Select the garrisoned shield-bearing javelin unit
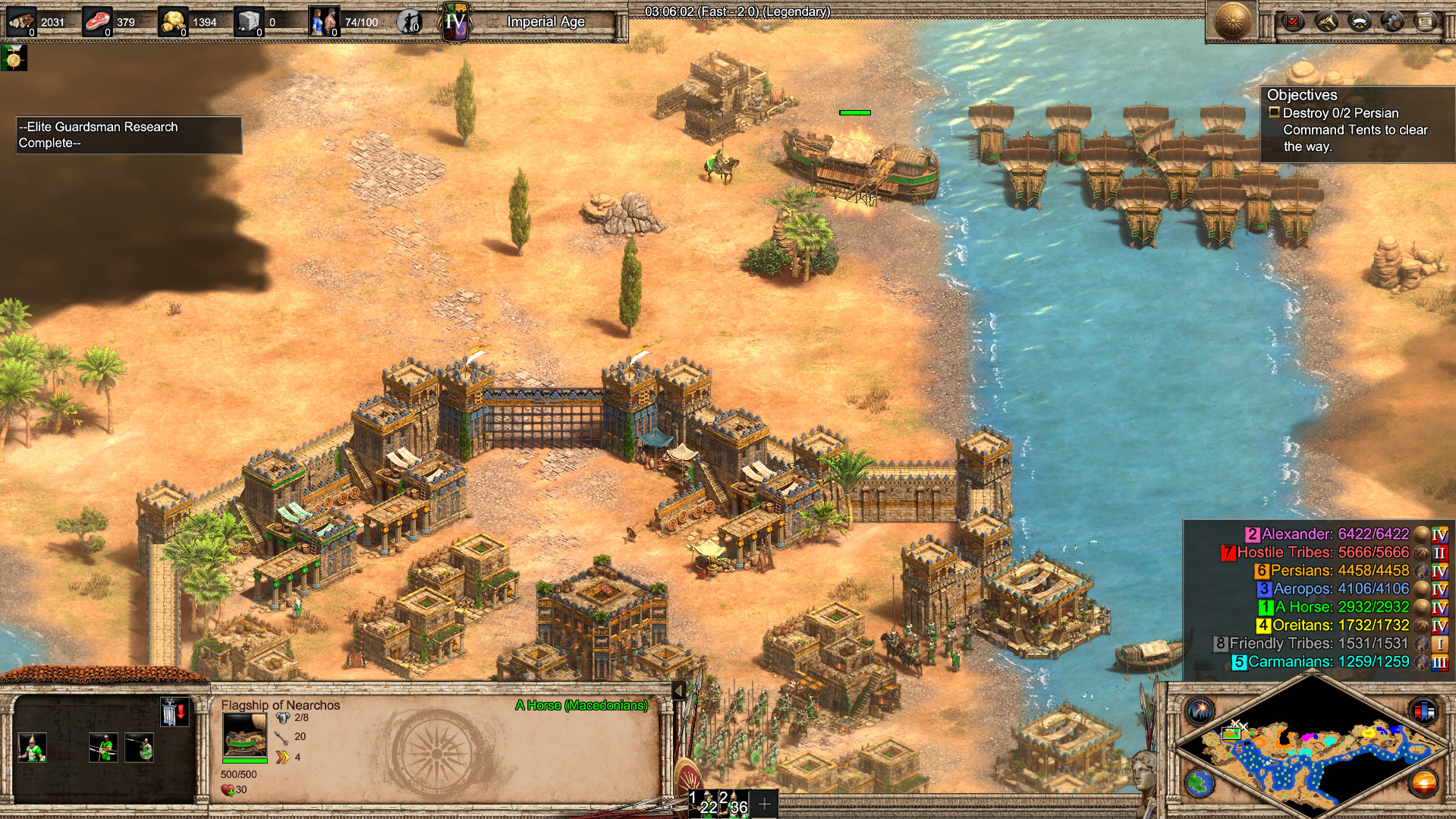 pyautogui.click(x=140, y=748)
